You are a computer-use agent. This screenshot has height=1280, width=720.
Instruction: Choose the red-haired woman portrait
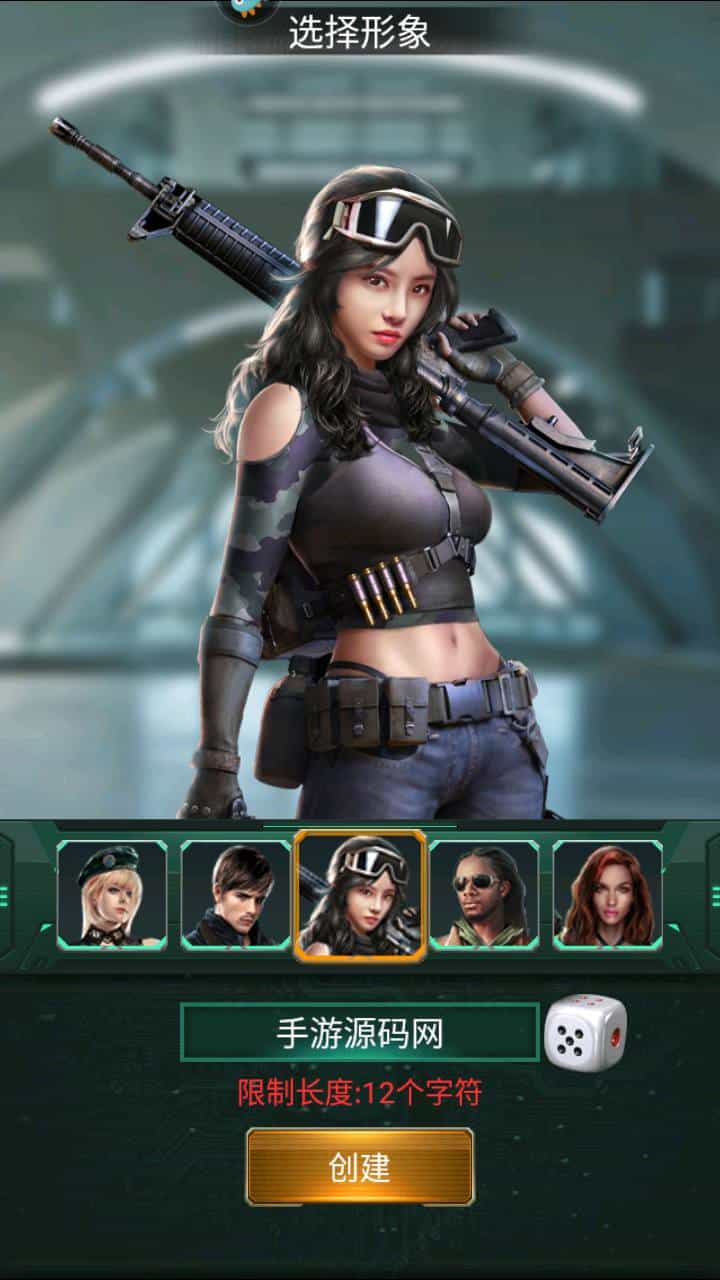pos(608,895)
